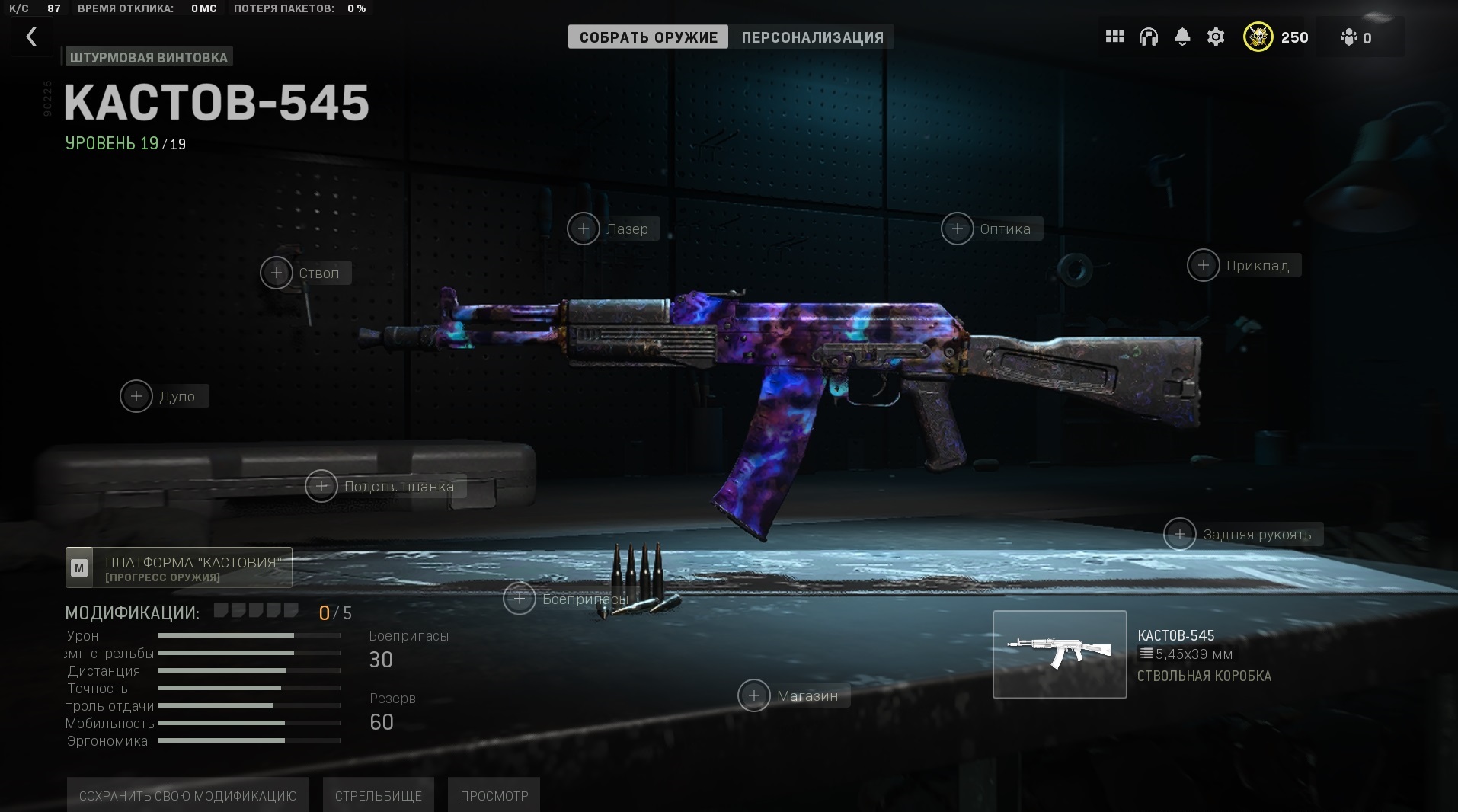Show notifications via the bell icon
This screenshot has width=1458, height=812.
click(1182, 37)
